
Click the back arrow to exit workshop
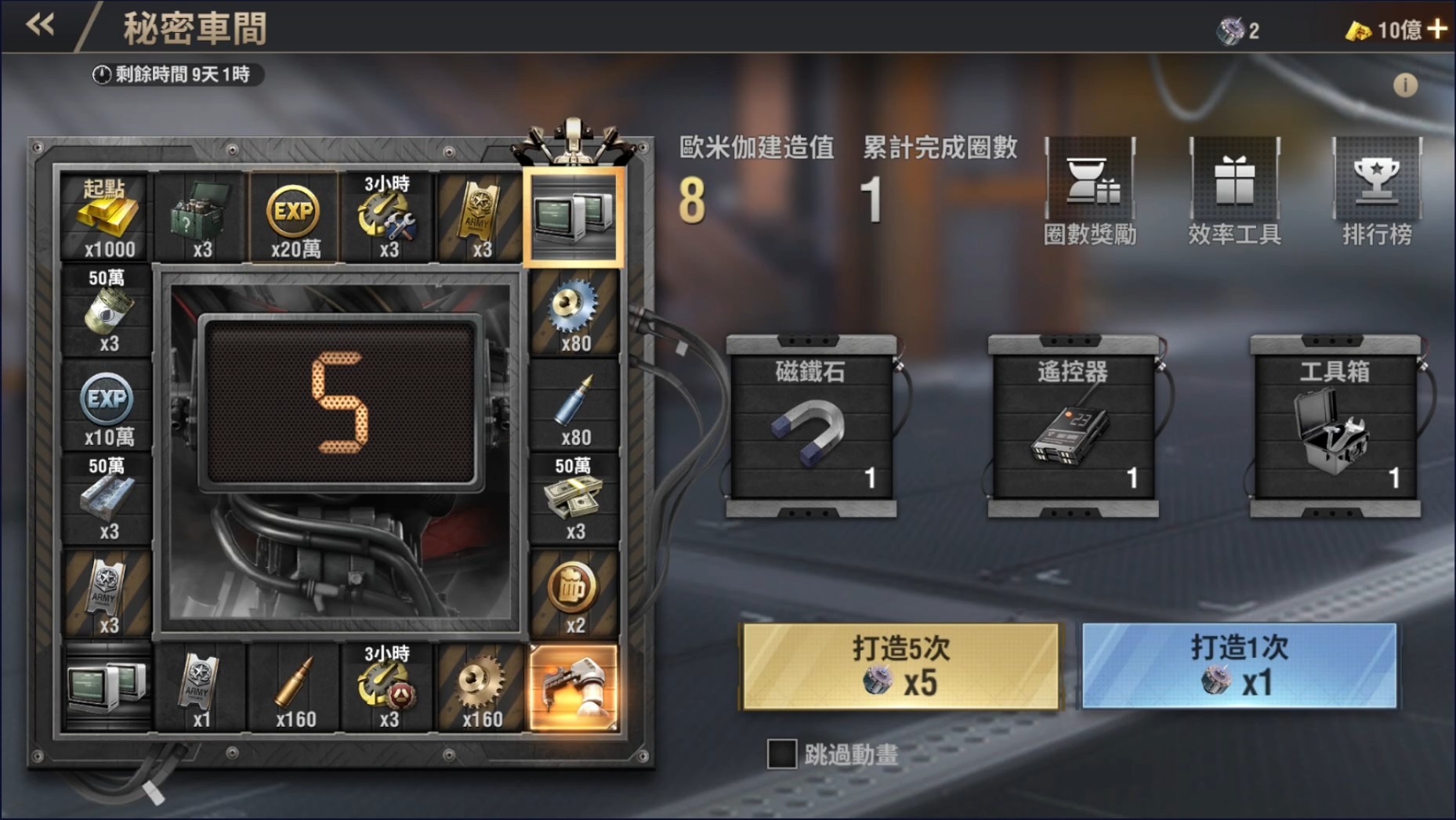(38, 26)
